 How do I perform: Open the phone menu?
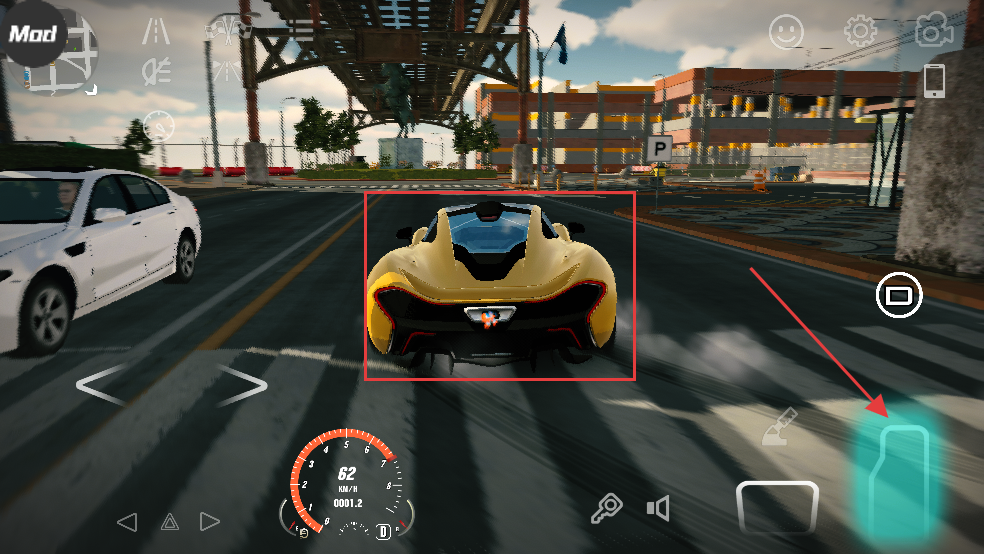click(x=934, y=81)
